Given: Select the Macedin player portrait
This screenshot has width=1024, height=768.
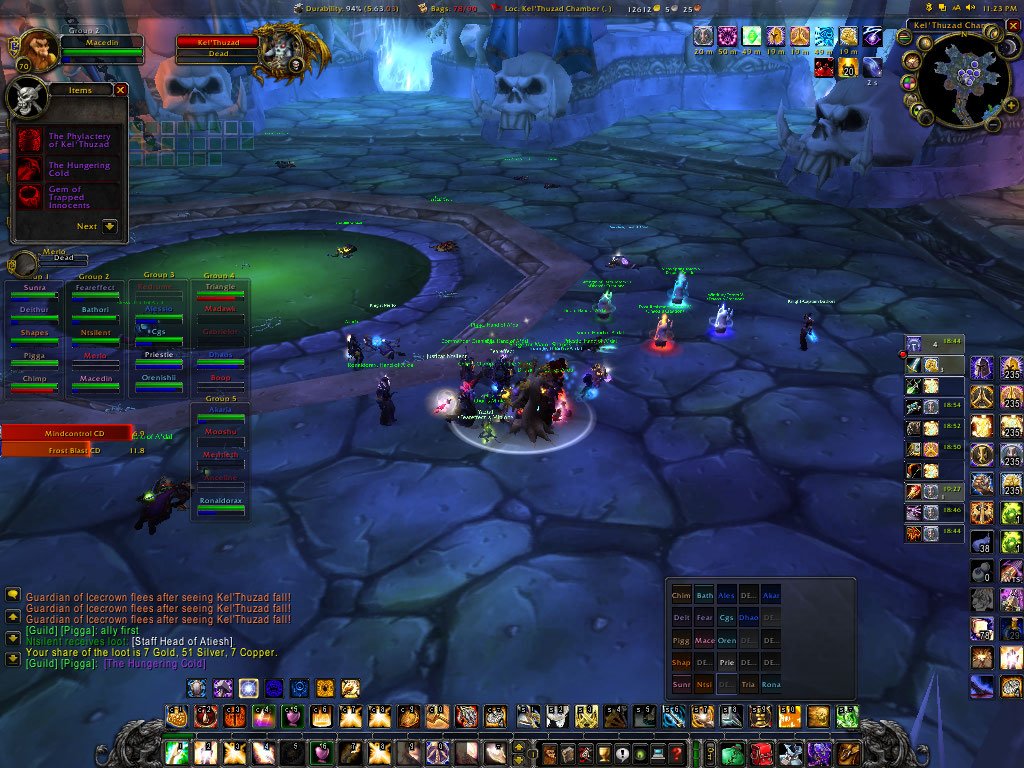Looking at the screenshot, I should click(x=38, y=50).
